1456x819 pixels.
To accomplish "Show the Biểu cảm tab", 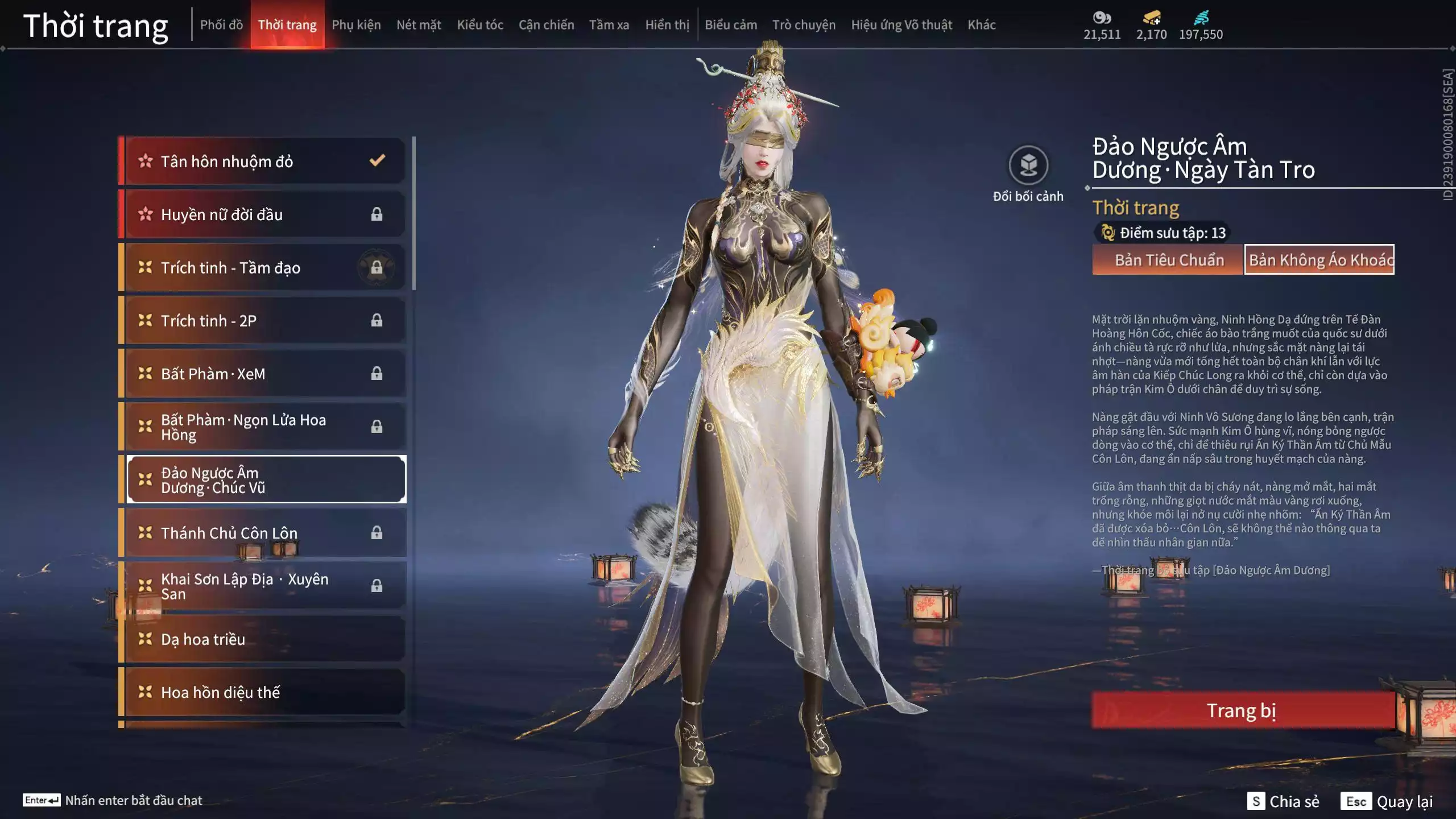I will (x=731, y=25).
